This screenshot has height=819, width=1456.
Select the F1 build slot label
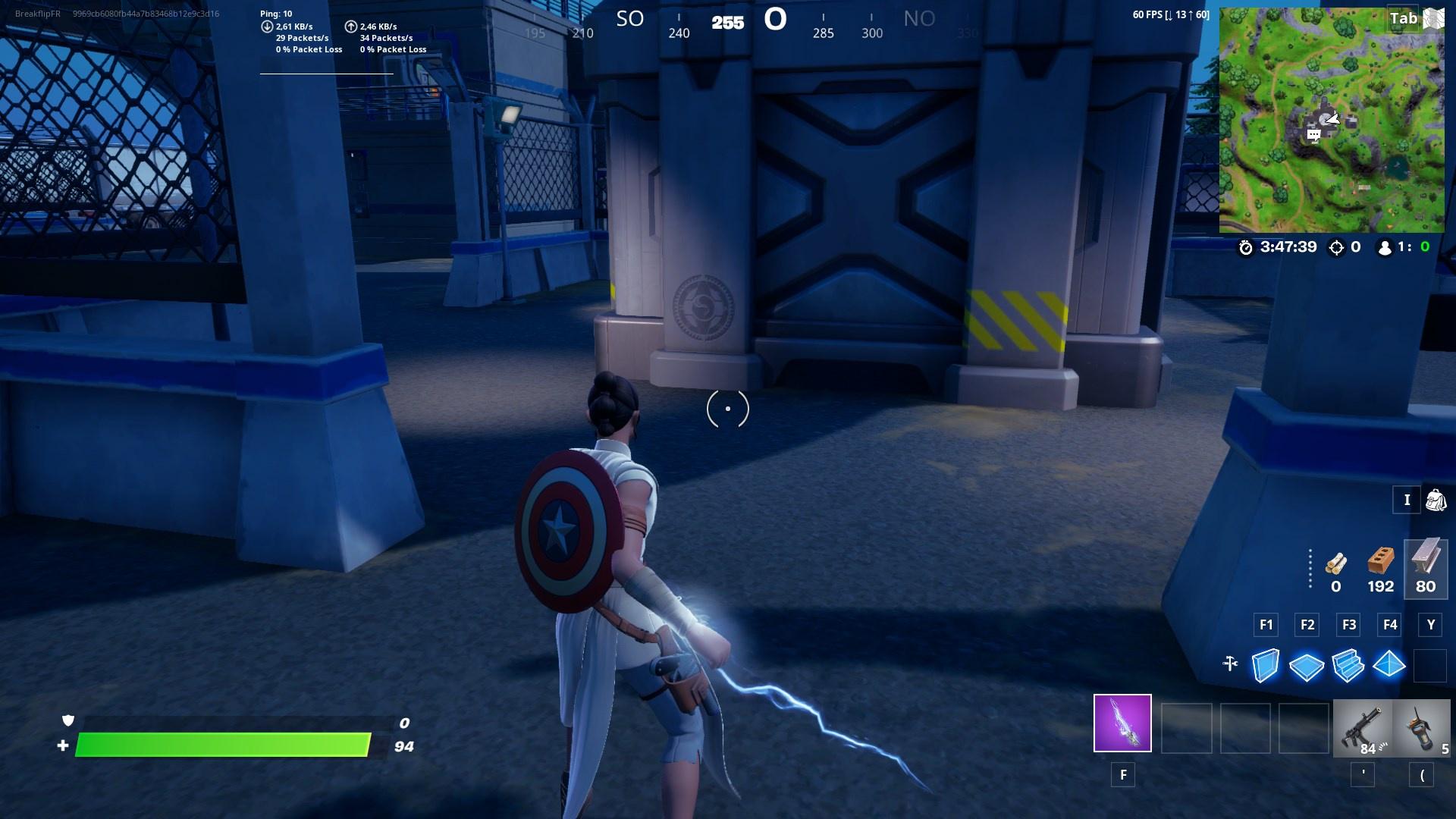pyautogui.click(x=1265, y=625)
